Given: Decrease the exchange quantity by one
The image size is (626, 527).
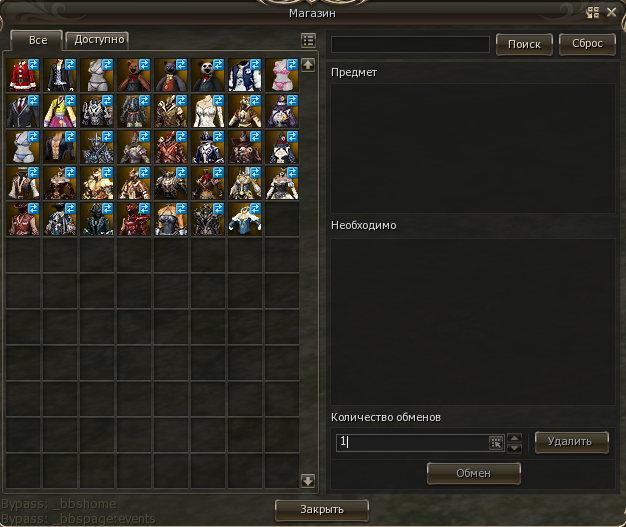Looking at the screenshot, I should click(515, 447).
